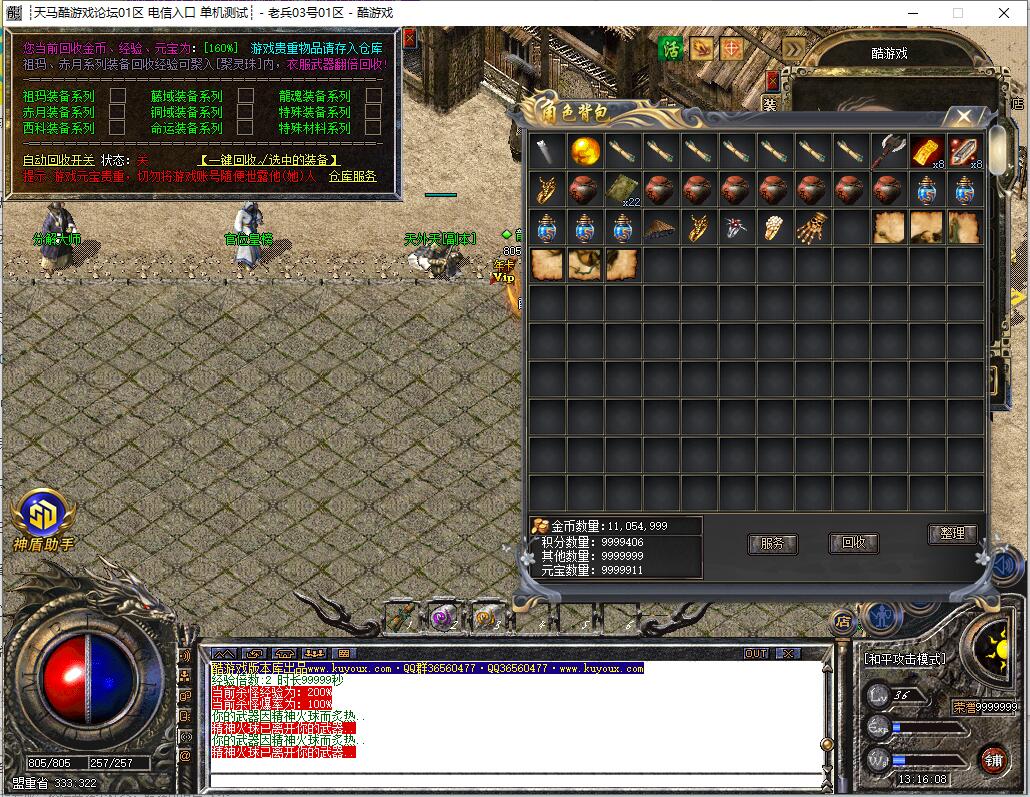The width and height of the screenshot is (1030, 797).
Task: Maximize the game window
Action: tap(957, 13)
